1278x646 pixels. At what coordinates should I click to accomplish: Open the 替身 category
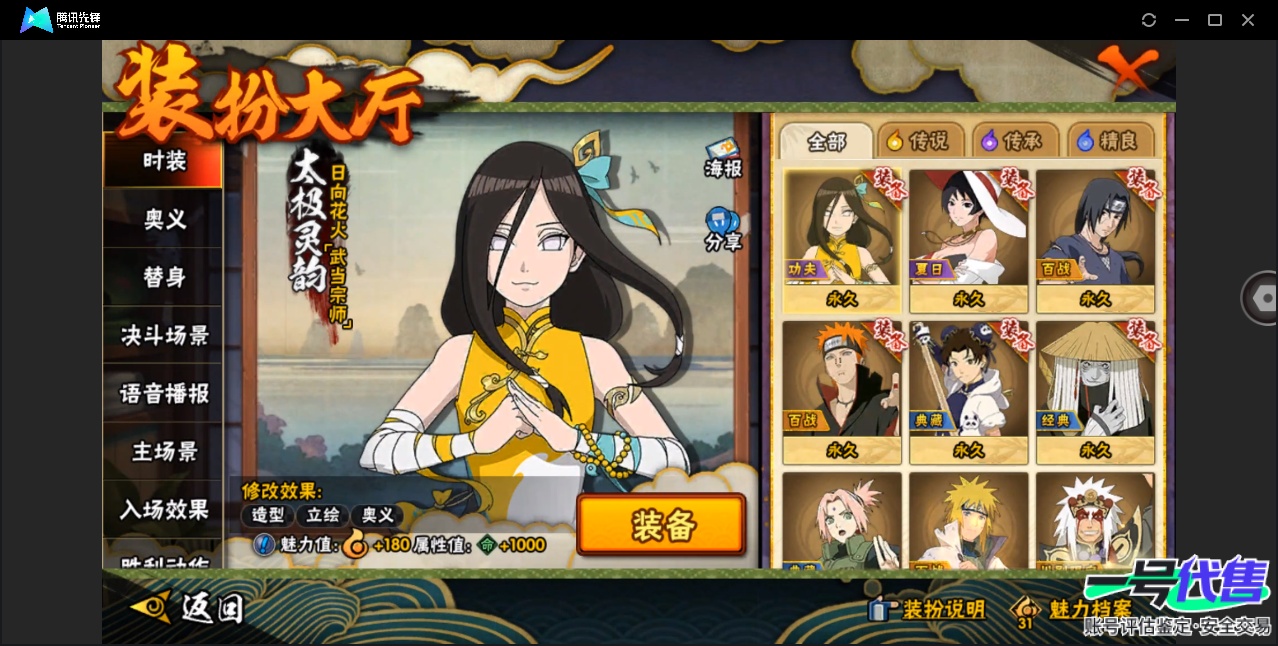point(164,277)
